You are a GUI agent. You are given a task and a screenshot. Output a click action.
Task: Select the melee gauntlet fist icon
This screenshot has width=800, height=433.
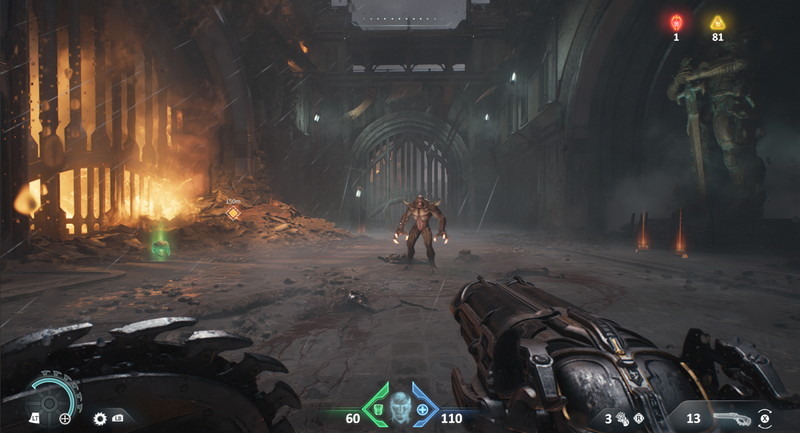point(622,418)
